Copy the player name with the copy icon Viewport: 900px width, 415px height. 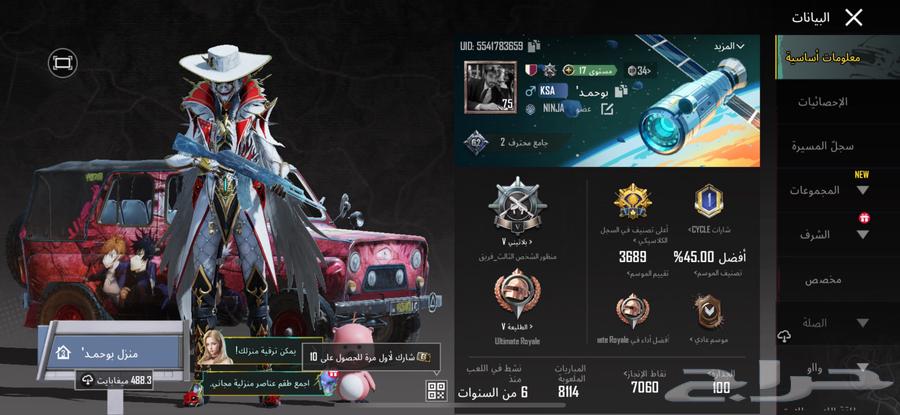(621, 90)
